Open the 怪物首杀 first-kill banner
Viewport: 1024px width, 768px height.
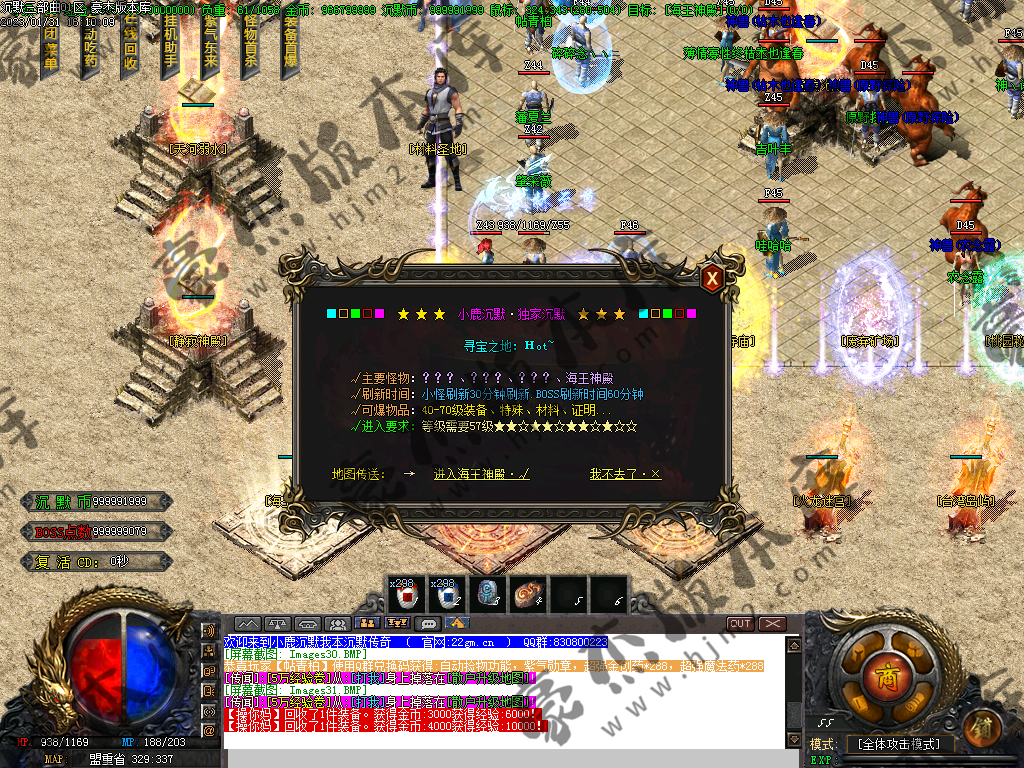(x=250, y=48)
